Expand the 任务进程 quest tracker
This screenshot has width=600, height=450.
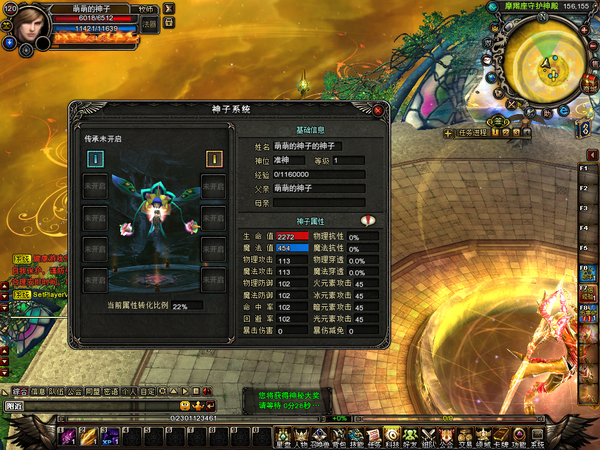(x=448, y=132)
